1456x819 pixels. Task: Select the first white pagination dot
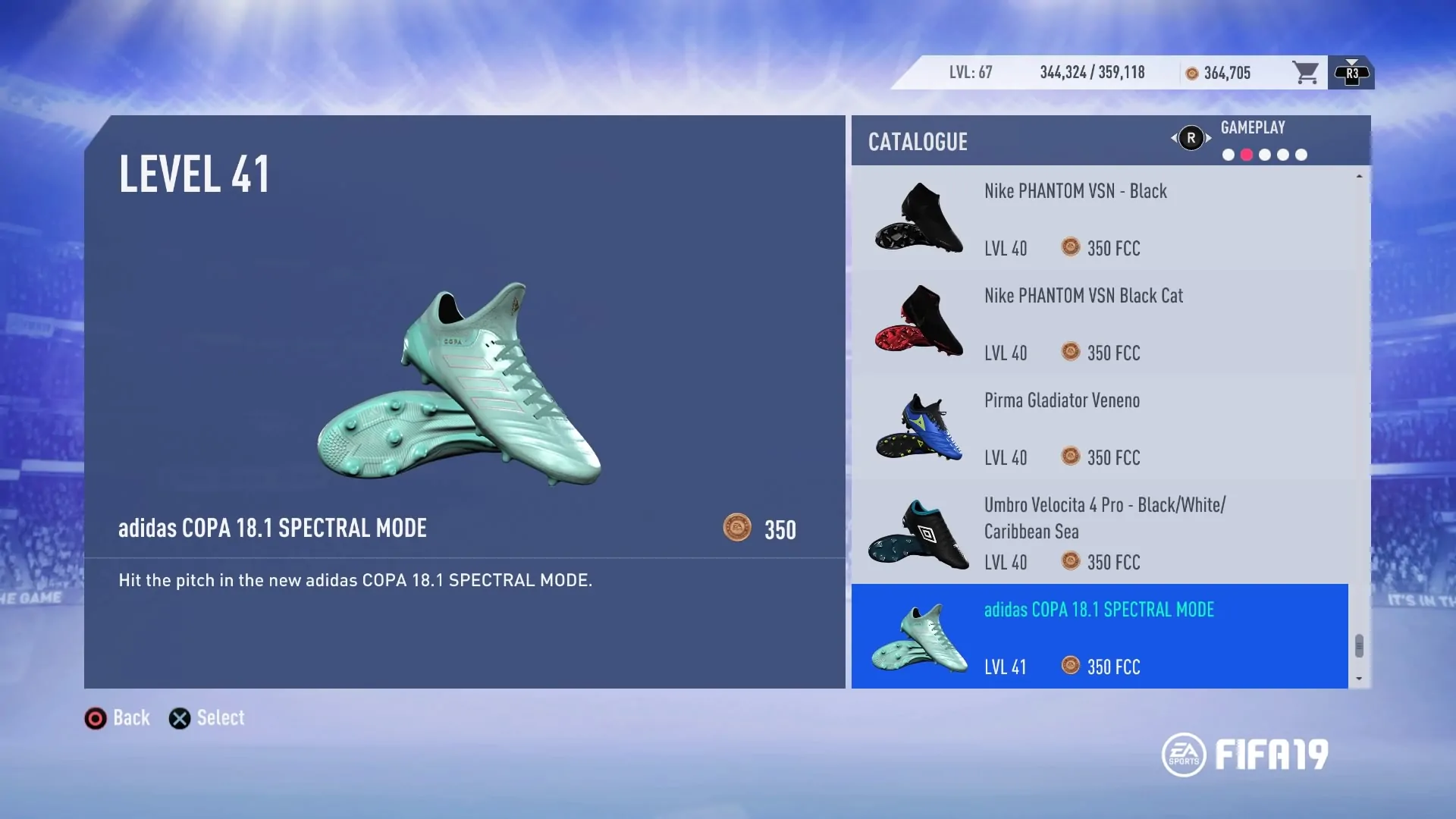pos(1227,155)
